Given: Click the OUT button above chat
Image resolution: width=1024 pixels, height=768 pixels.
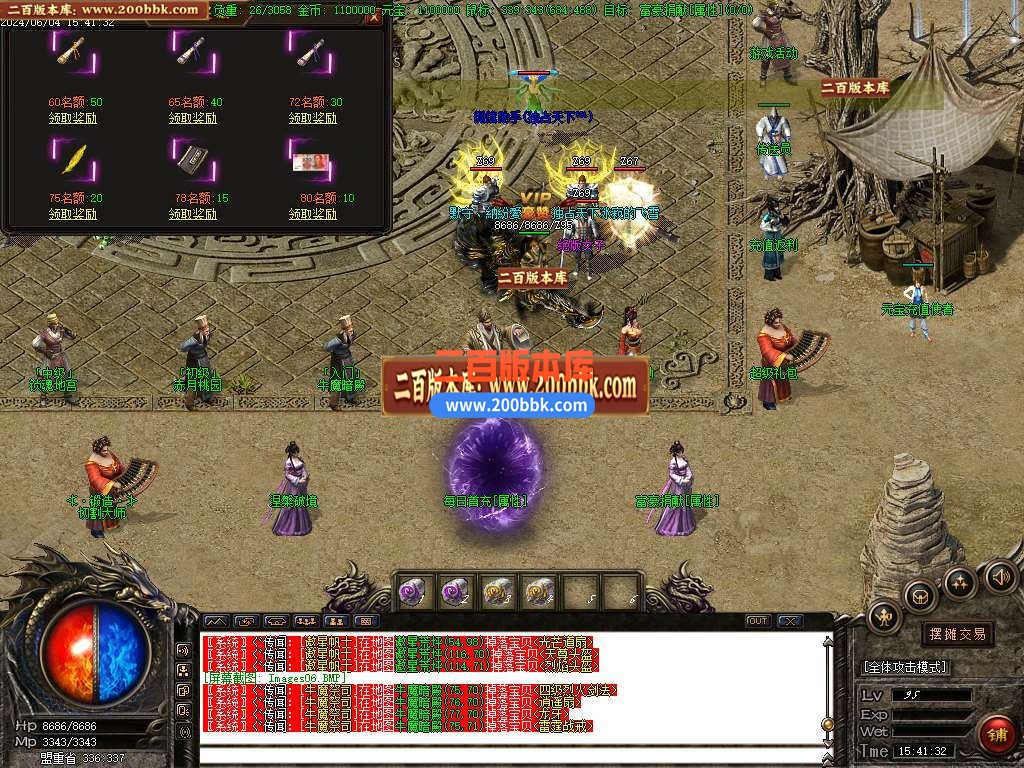Looking at the screenshot, I should (758, 621).
